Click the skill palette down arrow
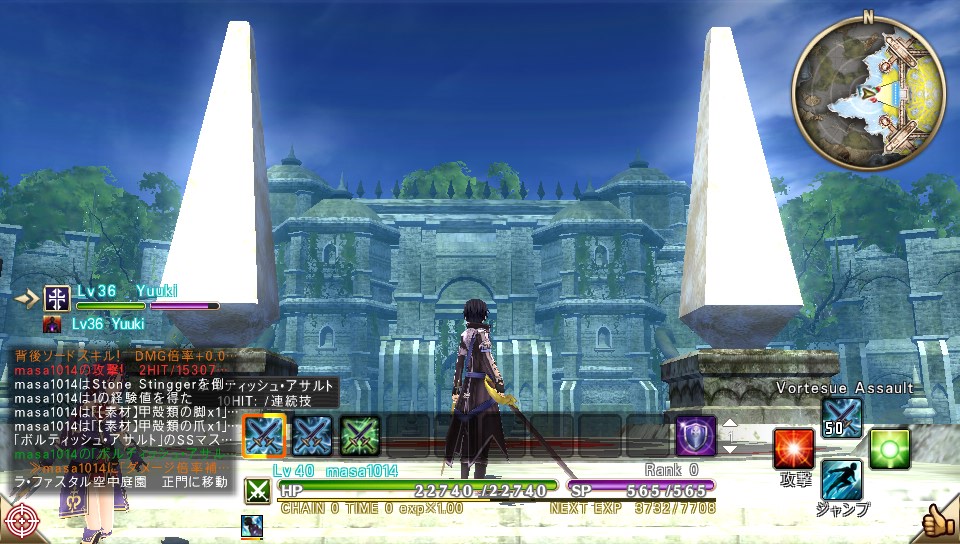The height and width of the screenshot is (544, 960). [x=730, y=449]
